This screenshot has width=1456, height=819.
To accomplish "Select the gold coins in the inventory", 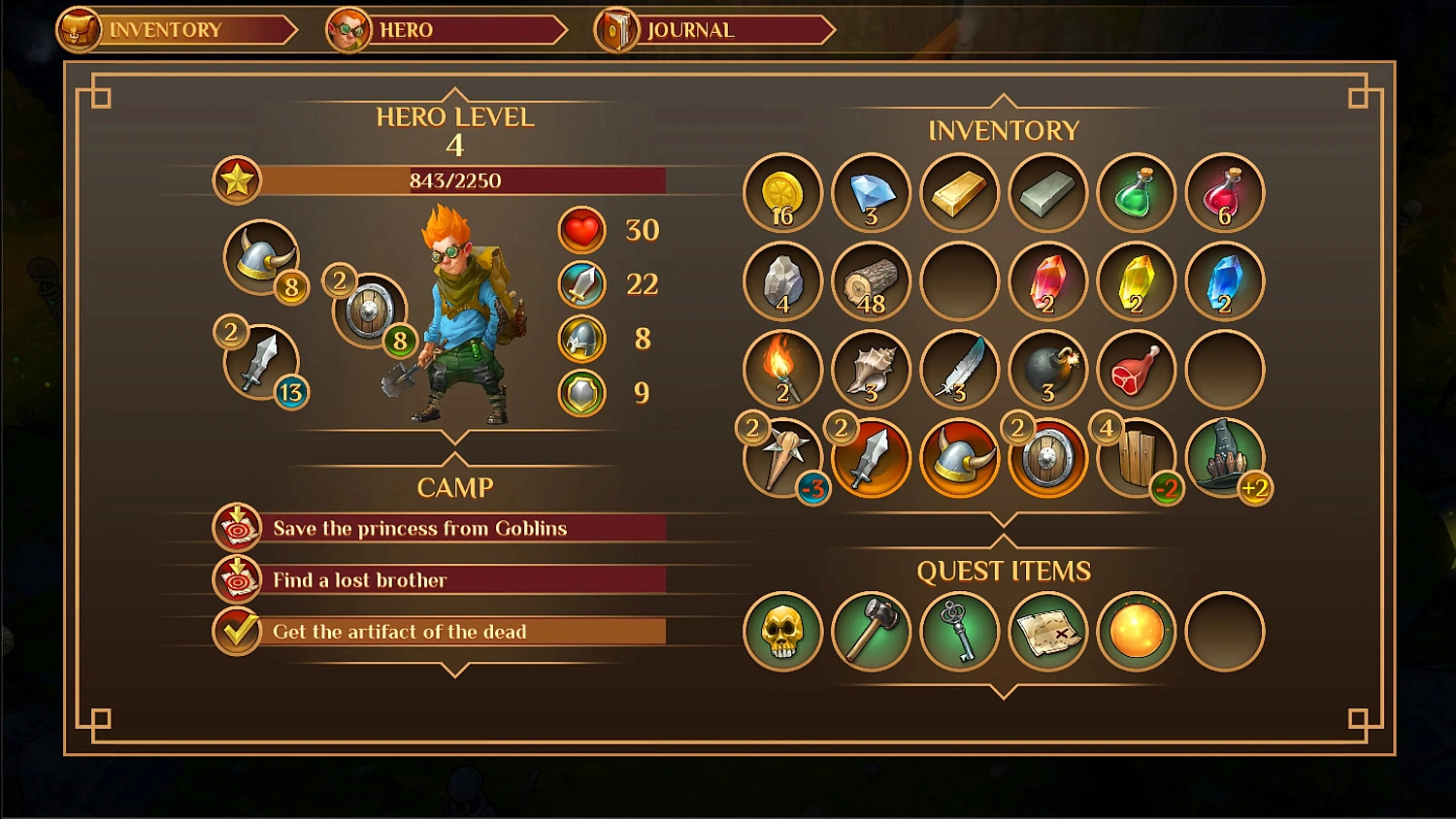I will (x=782, y=193).
